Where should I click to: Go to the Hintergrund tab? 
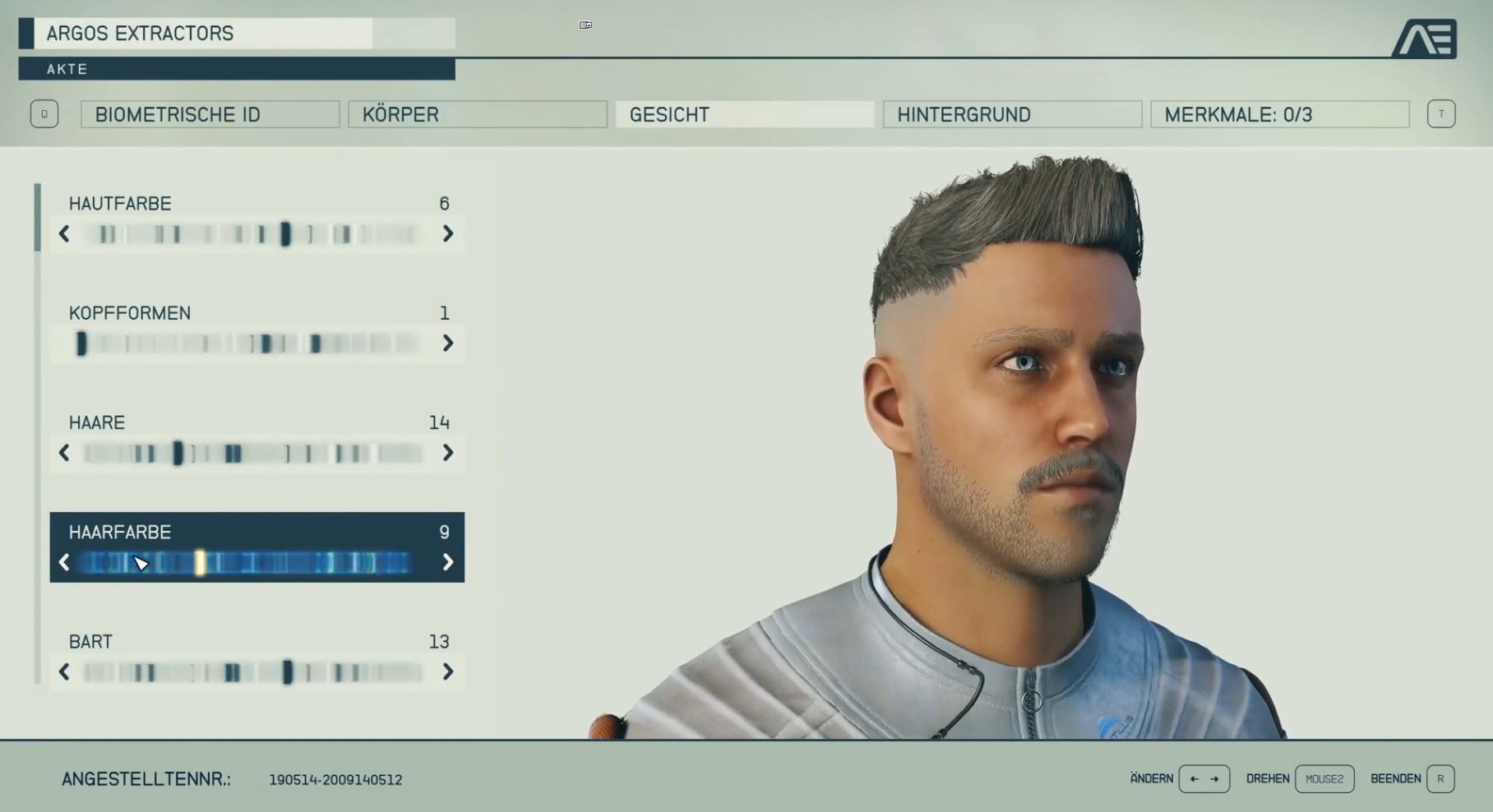(1012, 114)
